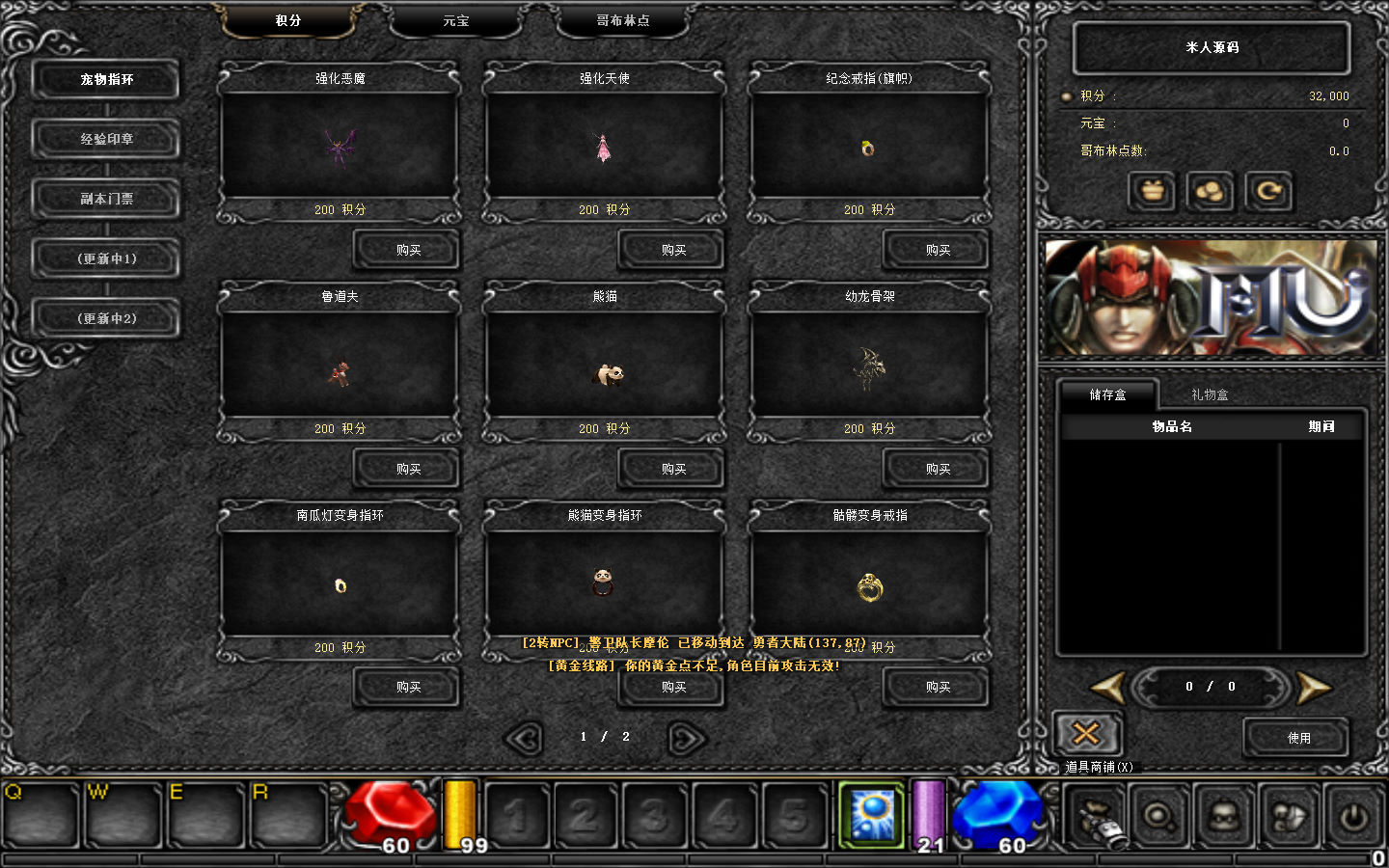Click the 使用 button

[1298, 738]
